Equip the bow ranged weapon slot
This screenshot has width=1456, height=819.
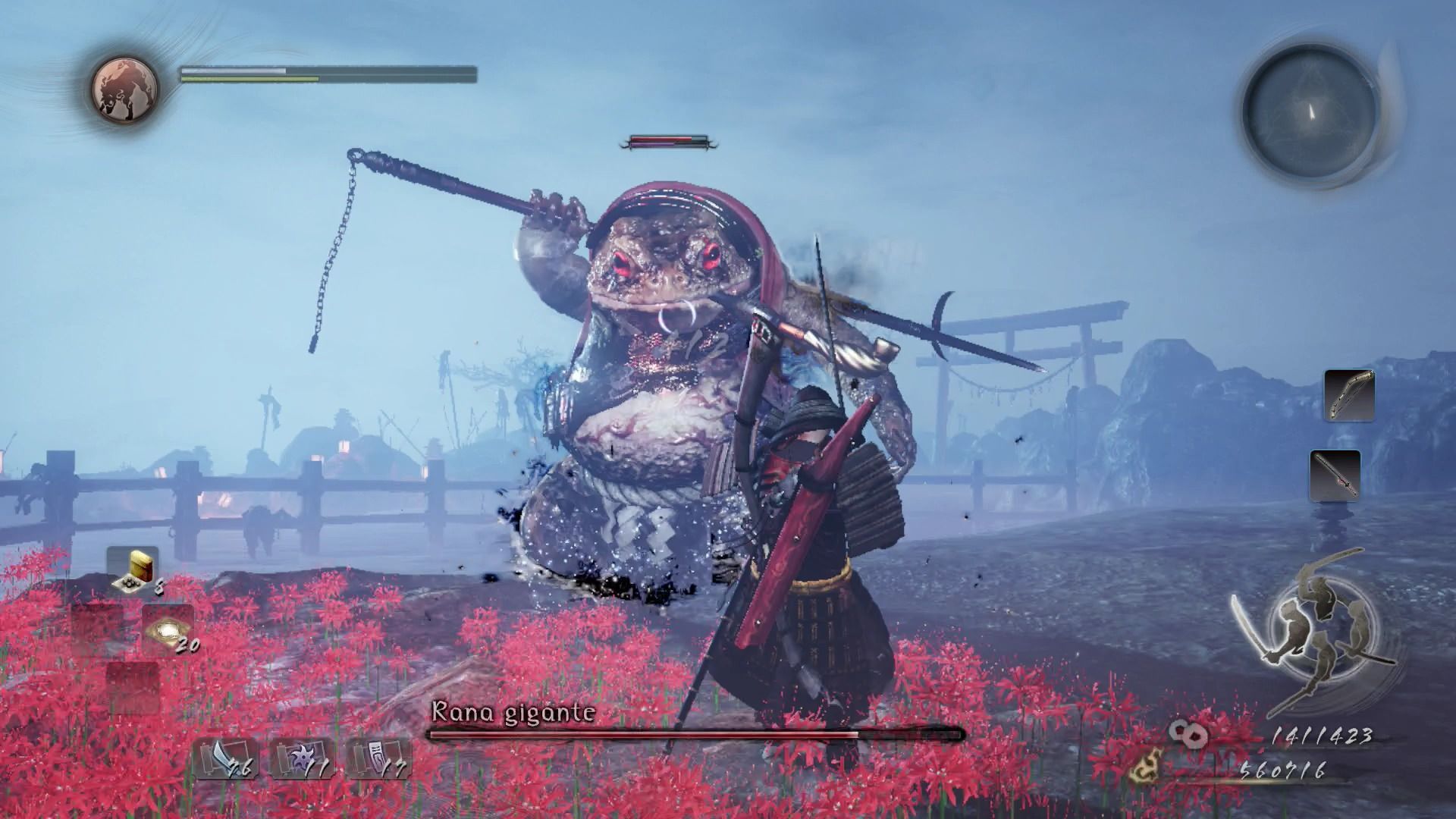click(x=1349, y=395)
